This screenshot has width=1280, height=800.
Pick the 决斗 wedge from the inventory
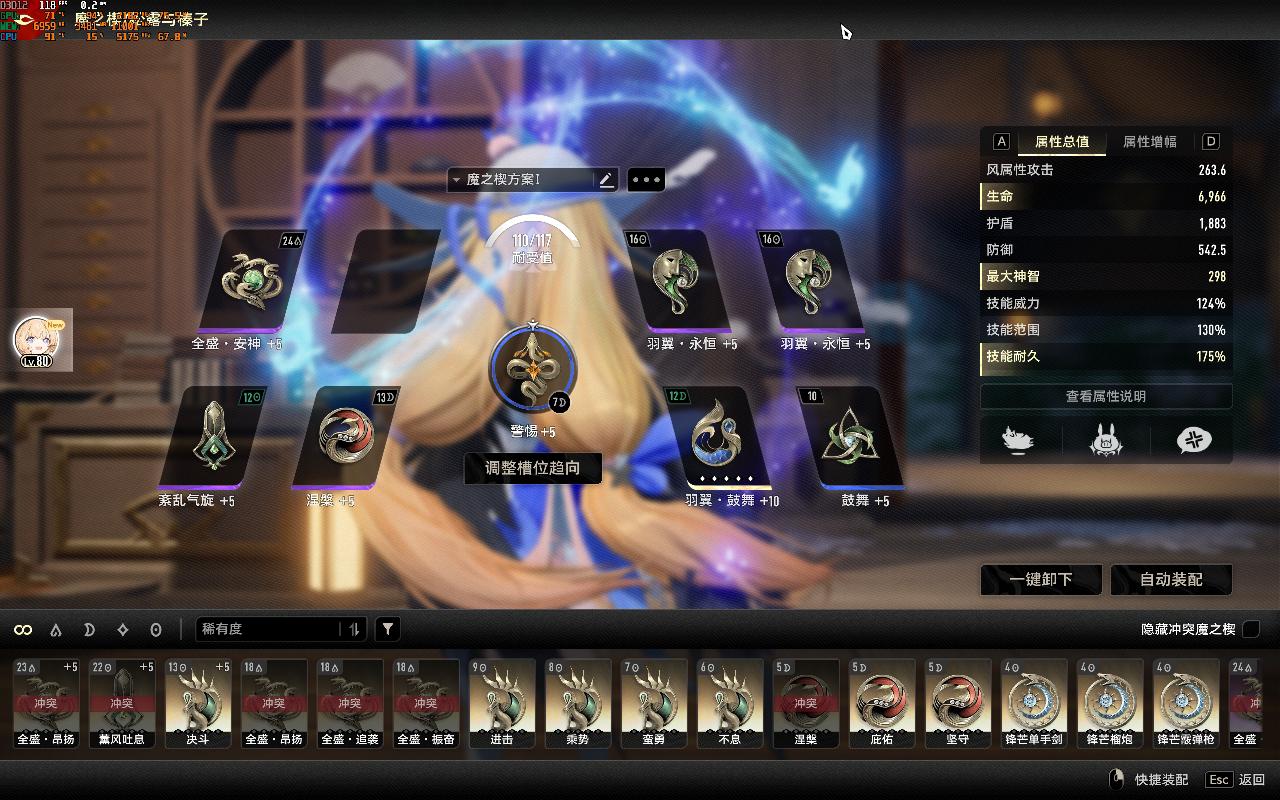point(197,703)
